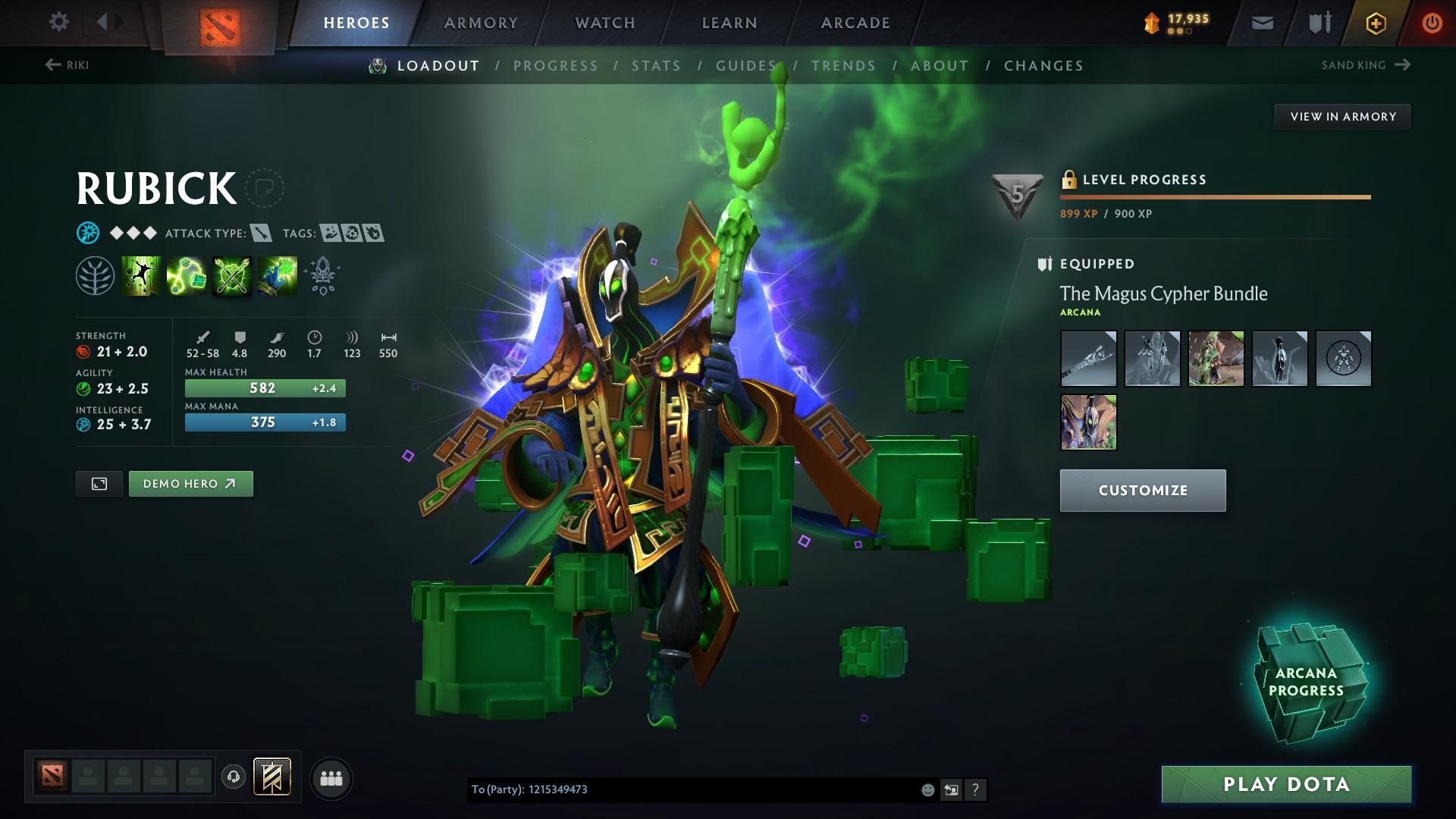Click Rubick's Fade Bolt ability icon
The width and height of the screenshot is (1456, 819).
[x=186, y=275]
